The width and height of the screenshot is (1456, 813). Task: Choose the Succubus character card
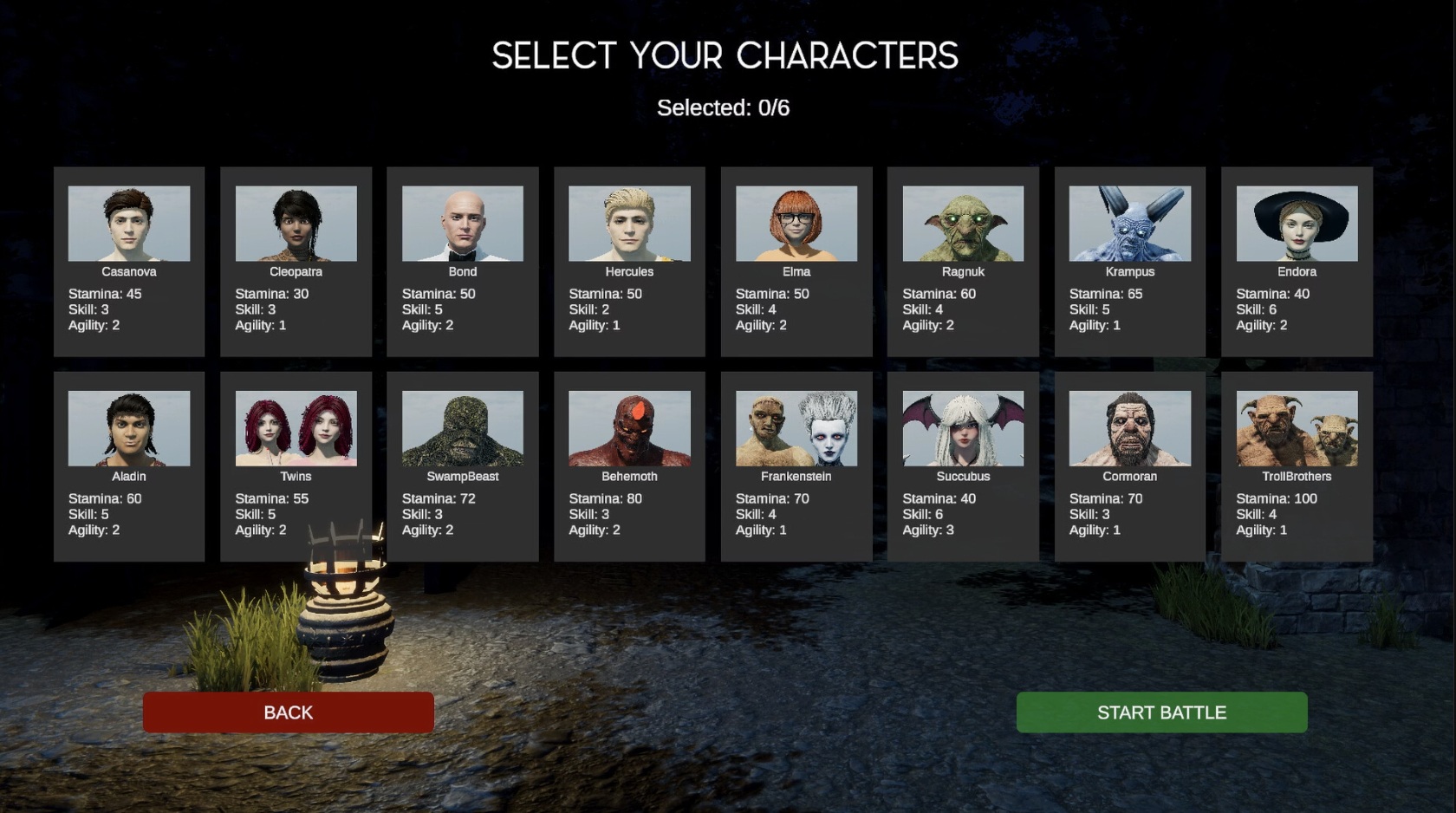pos(963,466)
